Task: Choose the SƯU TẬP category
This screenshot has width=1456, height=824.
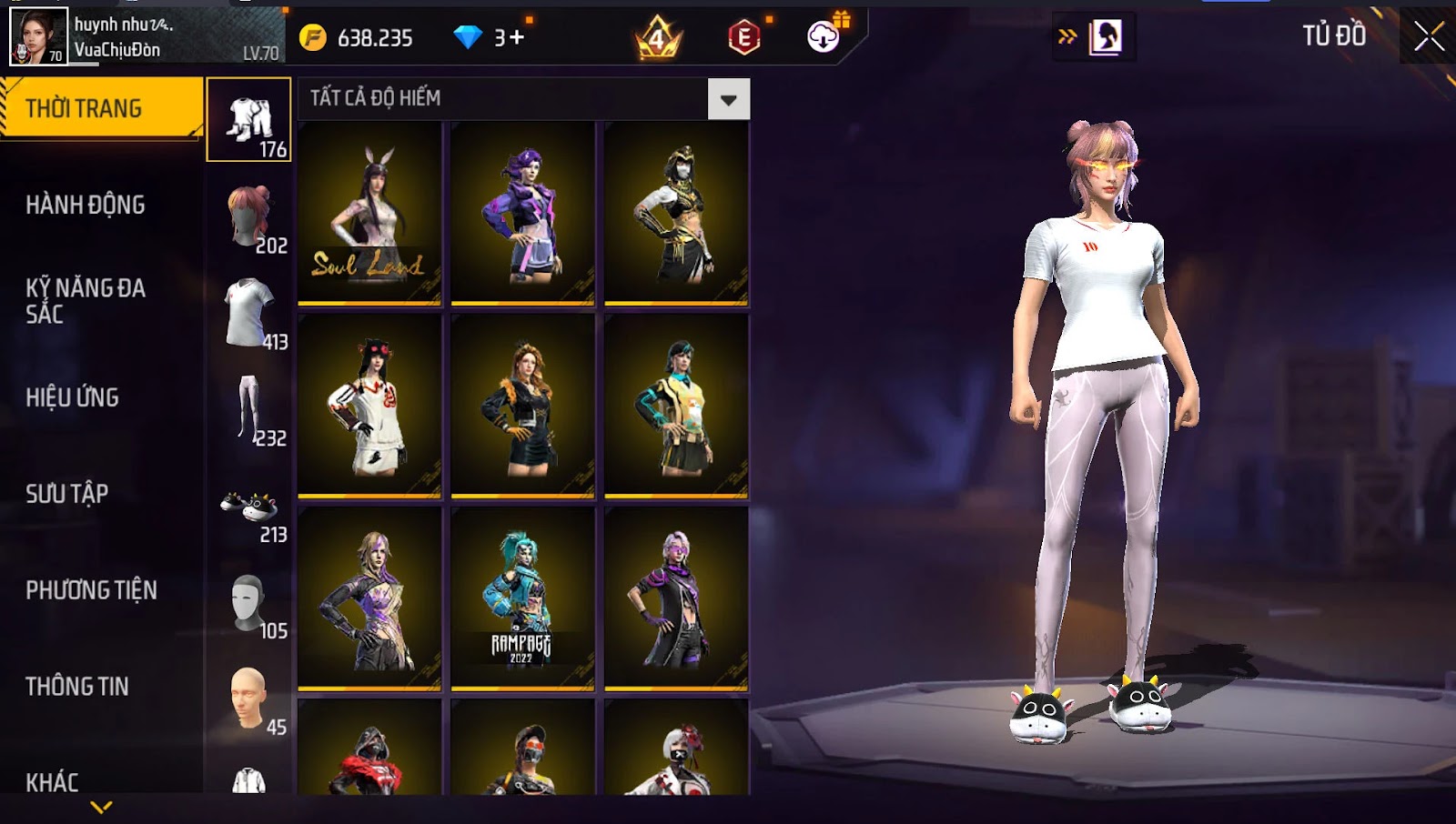Action: 67,494
